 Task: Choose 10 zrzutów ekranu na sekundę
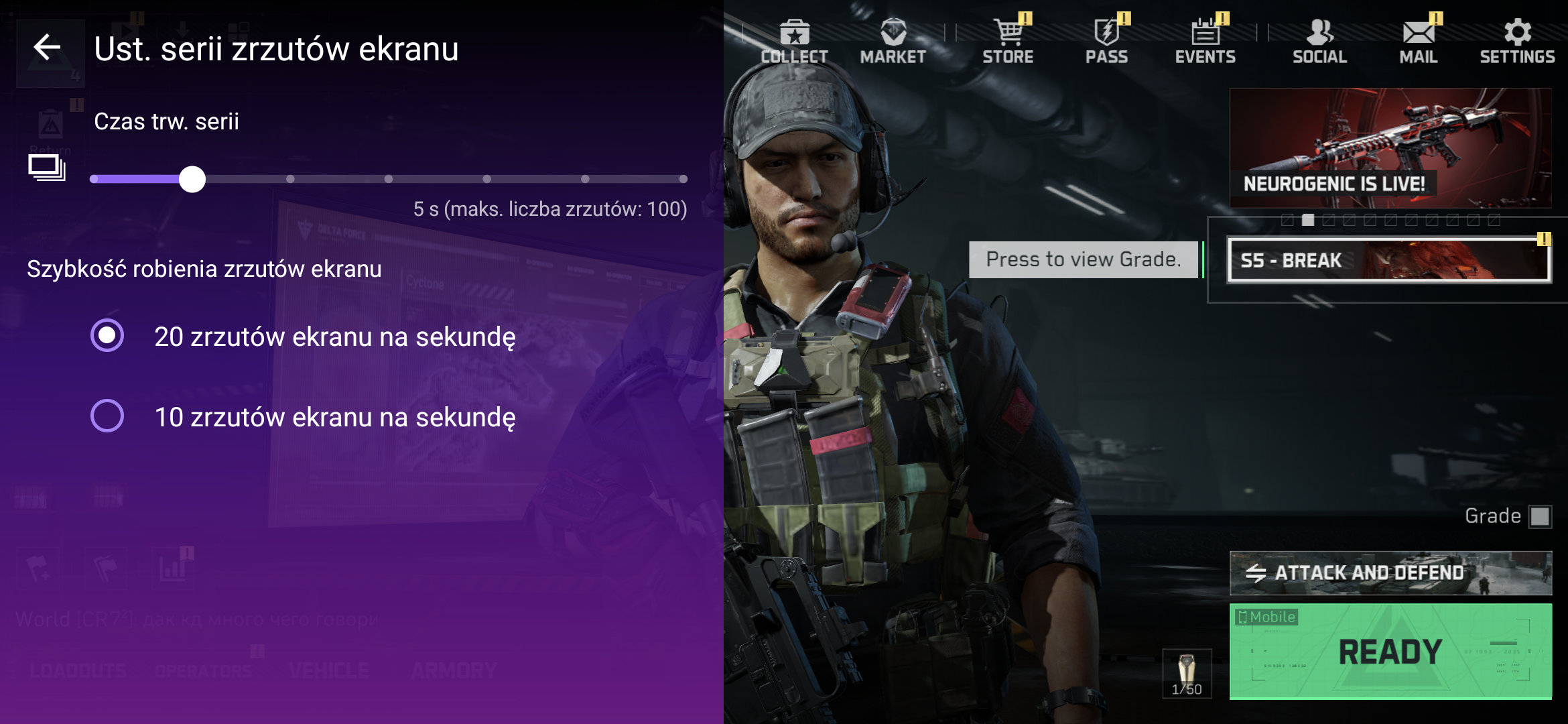point(107,416)
